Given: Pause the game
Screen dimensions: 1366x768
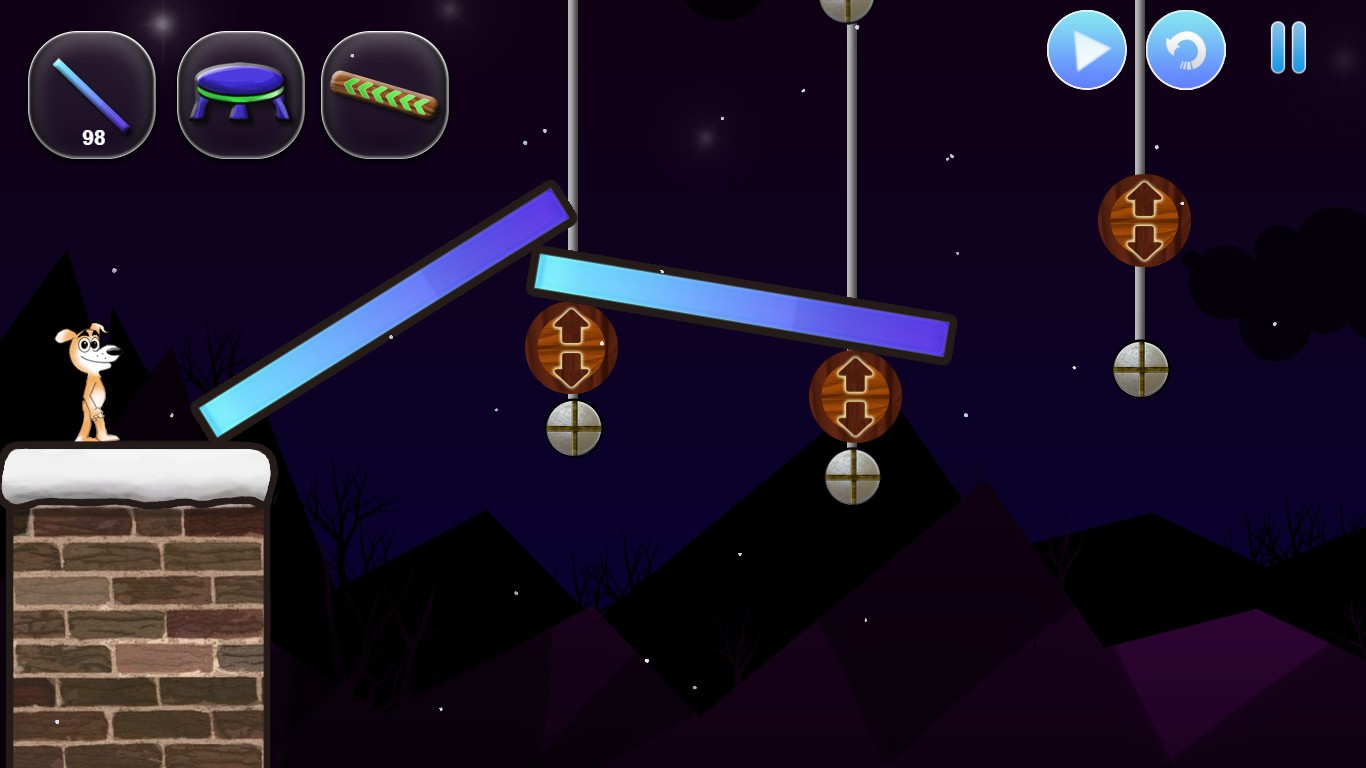Looking at the screenshot, I should click(x=1288, y=48).
